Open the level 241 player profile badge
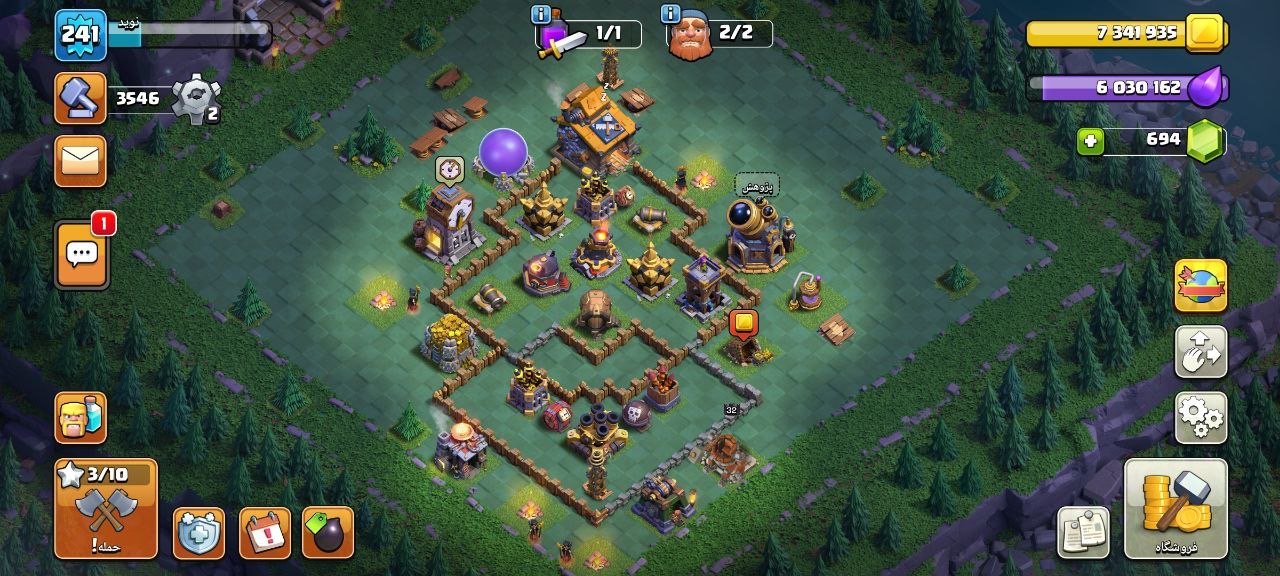Screen dimensions: 1280x576 point(80,36)
